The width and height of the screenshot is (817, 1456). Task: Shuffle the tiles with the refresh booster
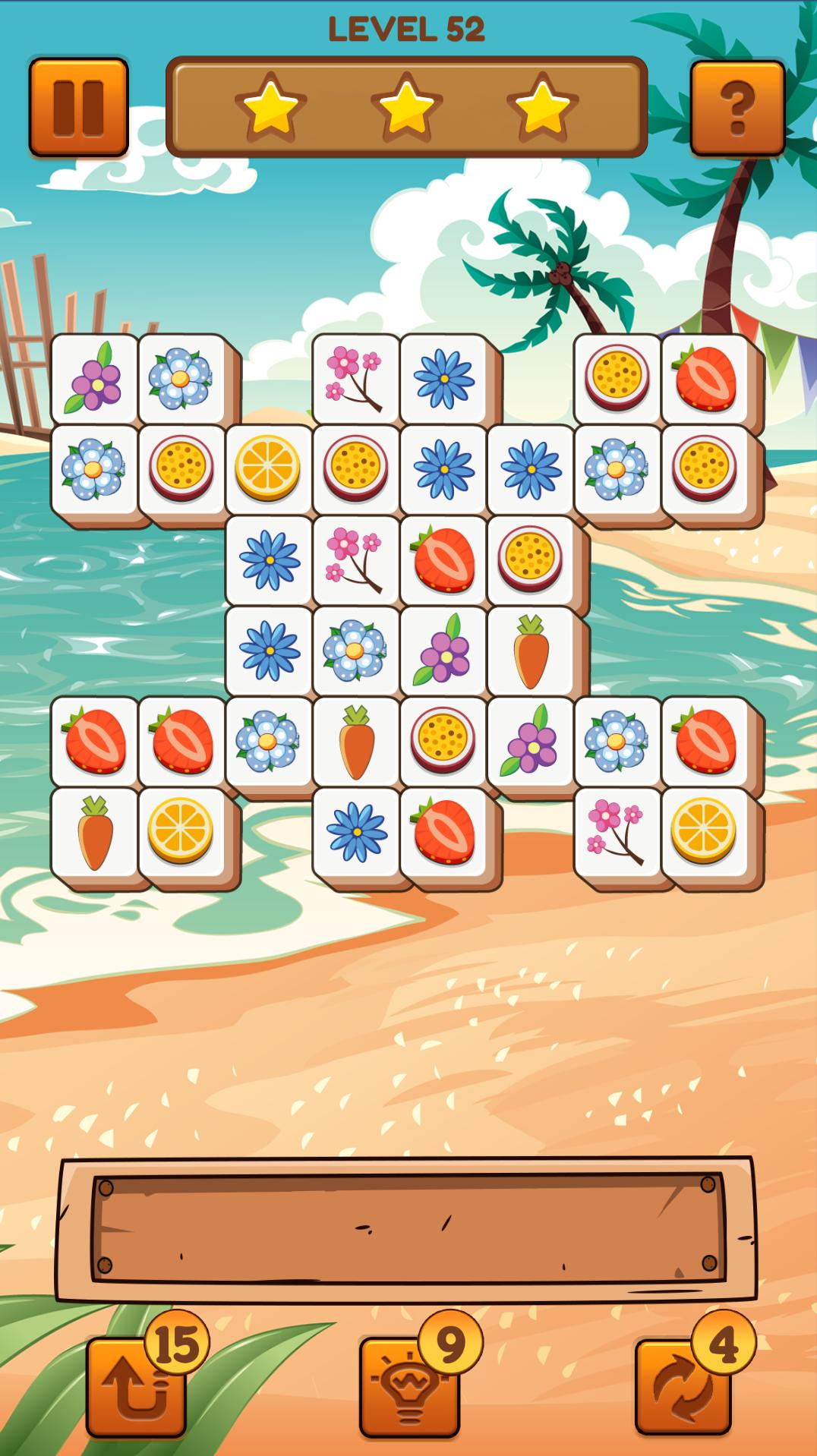683,1385
